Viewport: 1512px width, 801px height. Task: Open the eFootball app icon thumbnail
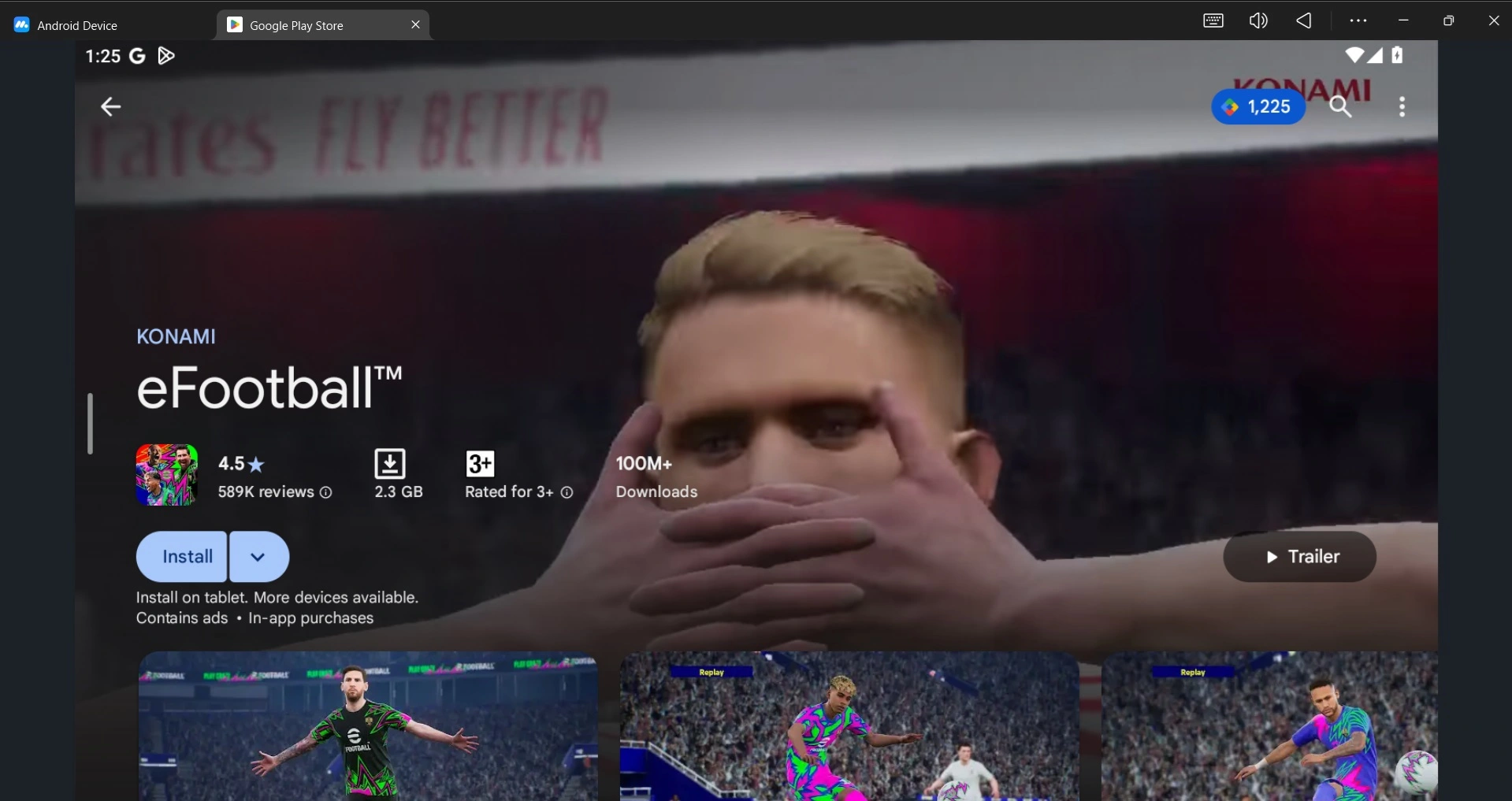(x=165, y=474)
